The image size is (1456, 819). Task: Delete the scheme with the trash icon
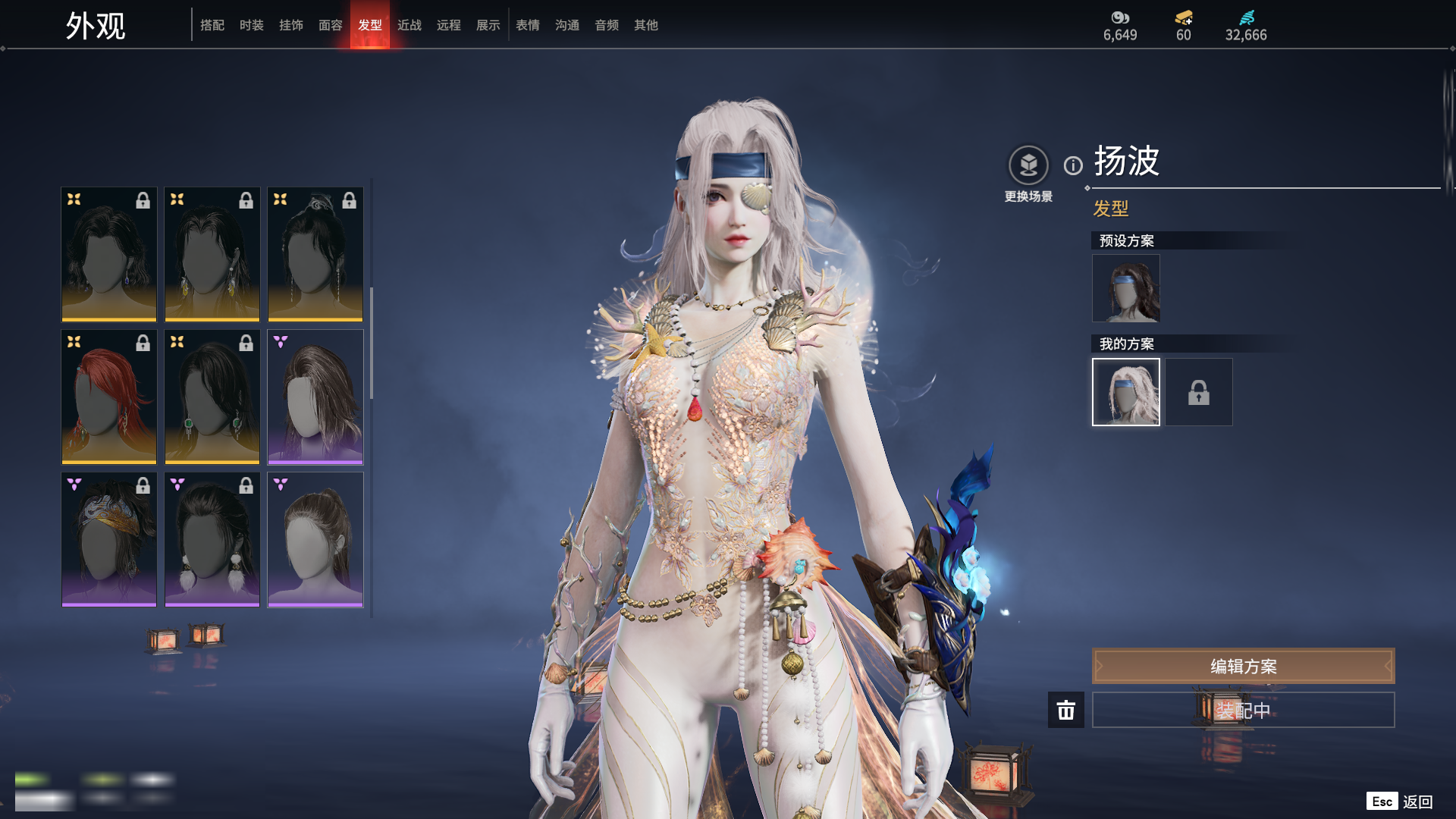pyautogui.click(x=1066, y=710)
